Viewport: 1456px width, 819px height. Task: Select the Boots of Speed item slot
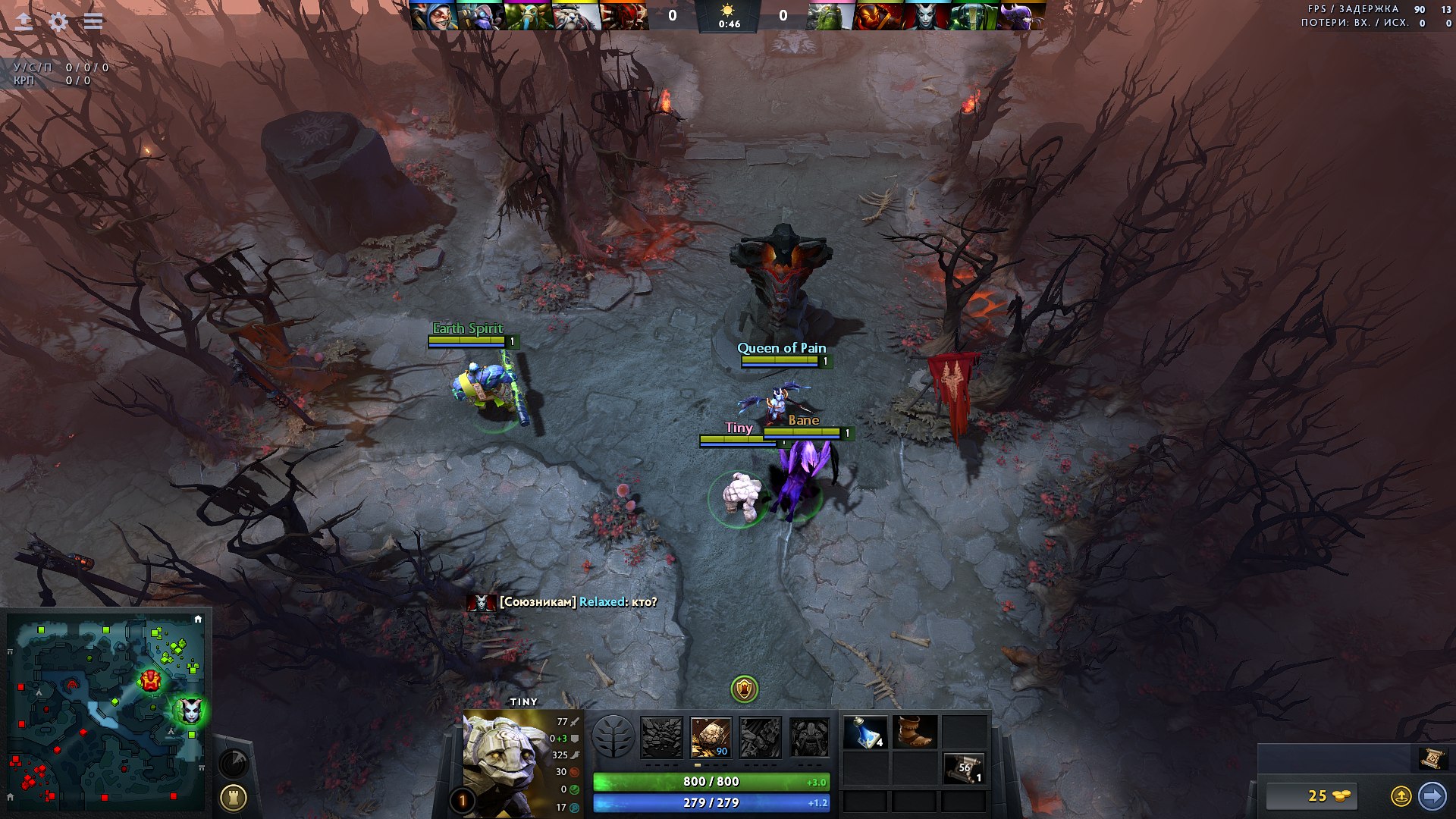tap(915, 733)
